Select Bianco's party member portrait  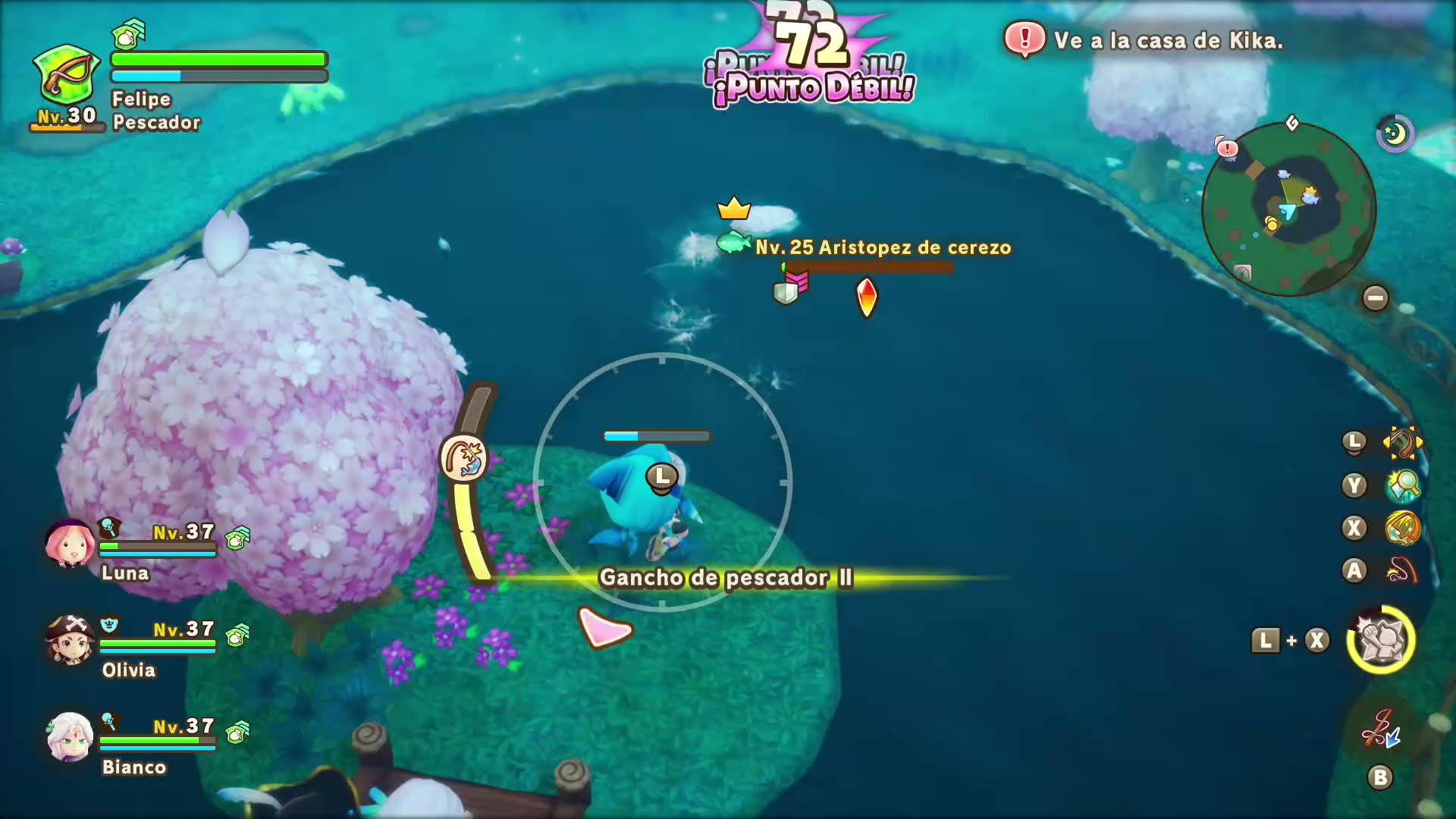point(69,736)
